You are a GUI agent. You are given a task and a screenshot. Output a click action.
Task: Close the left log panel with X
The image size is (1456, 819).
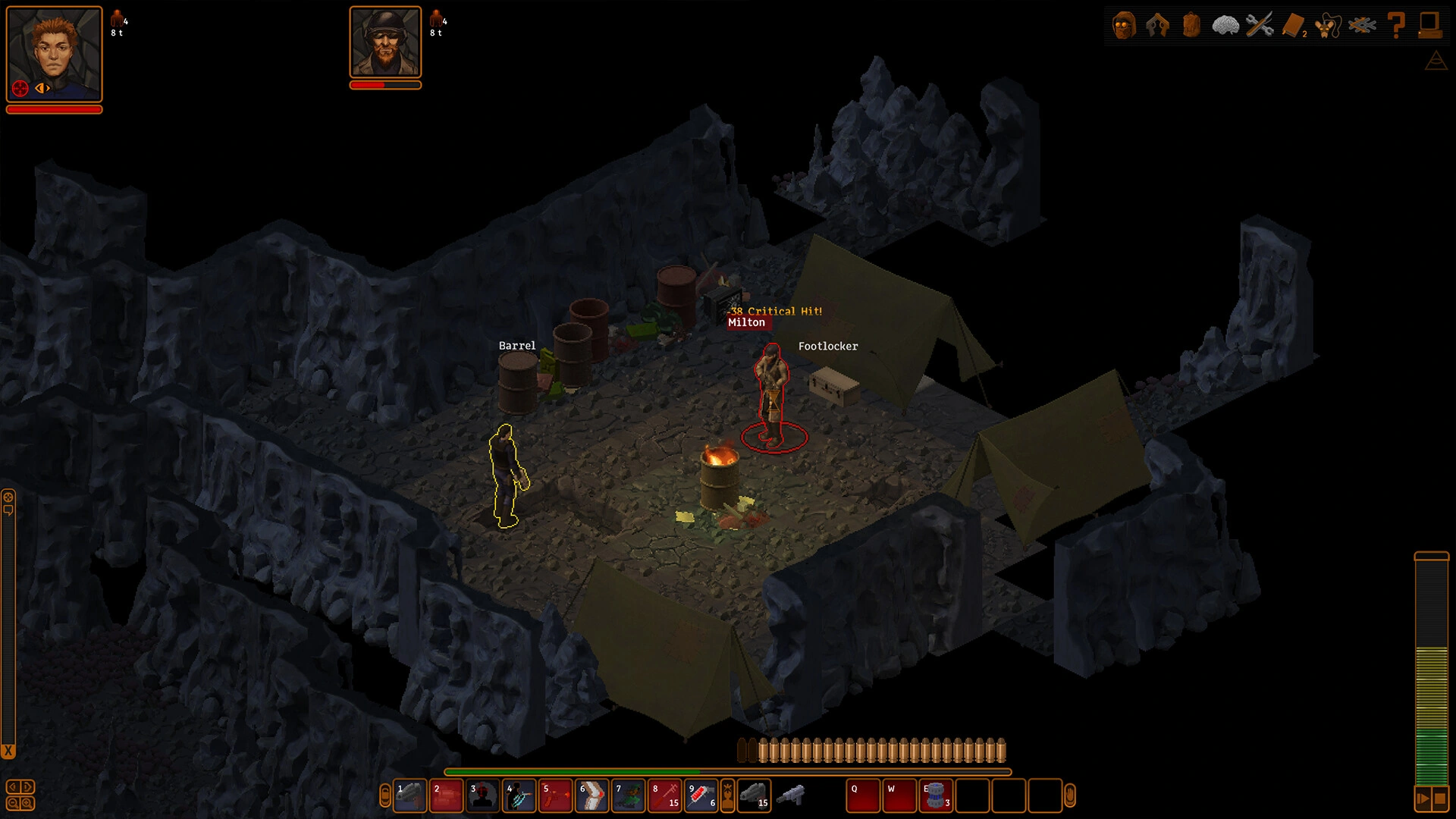(8, 752)
